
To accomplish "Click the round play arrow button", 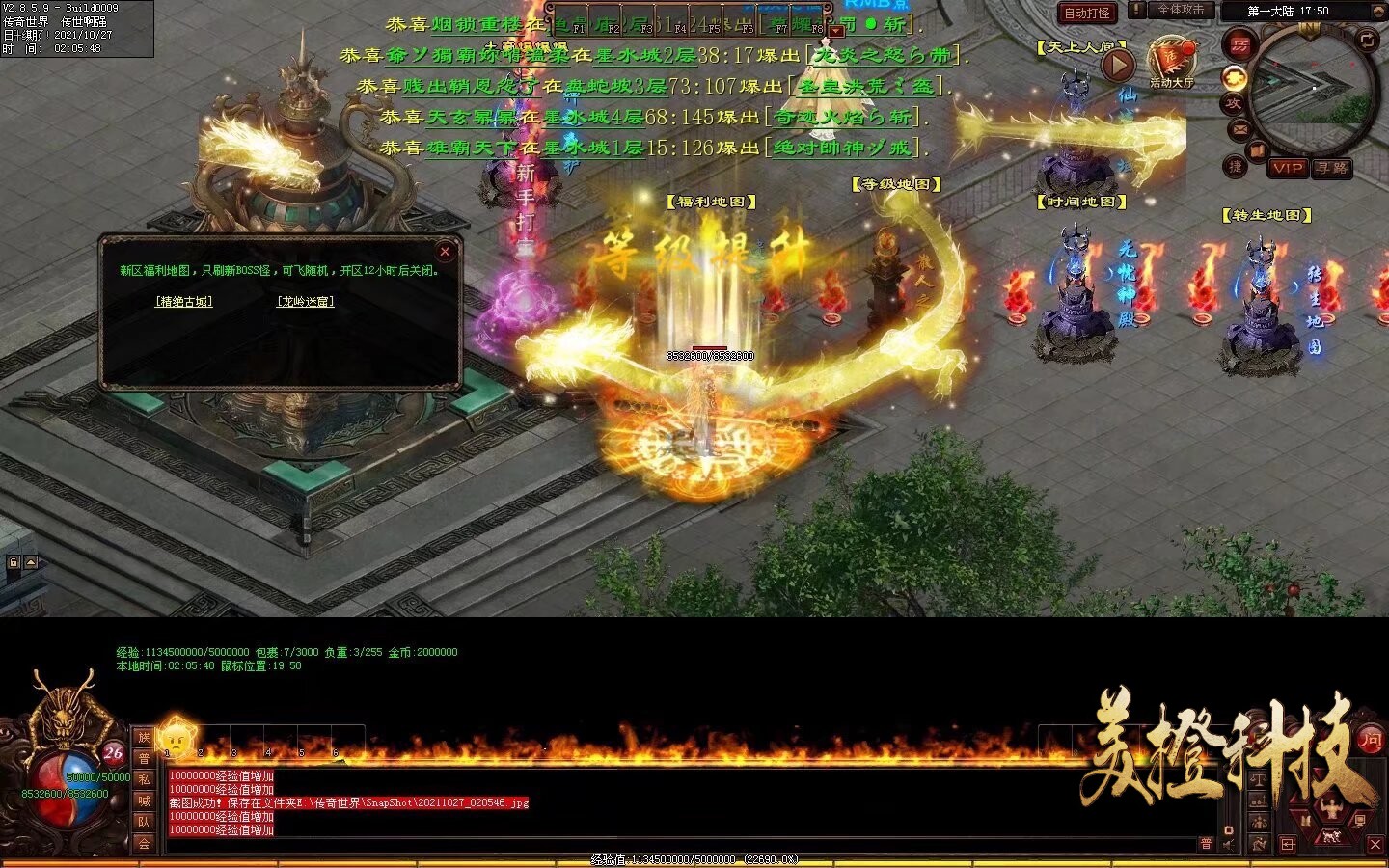I will [x=1117, y=65].
